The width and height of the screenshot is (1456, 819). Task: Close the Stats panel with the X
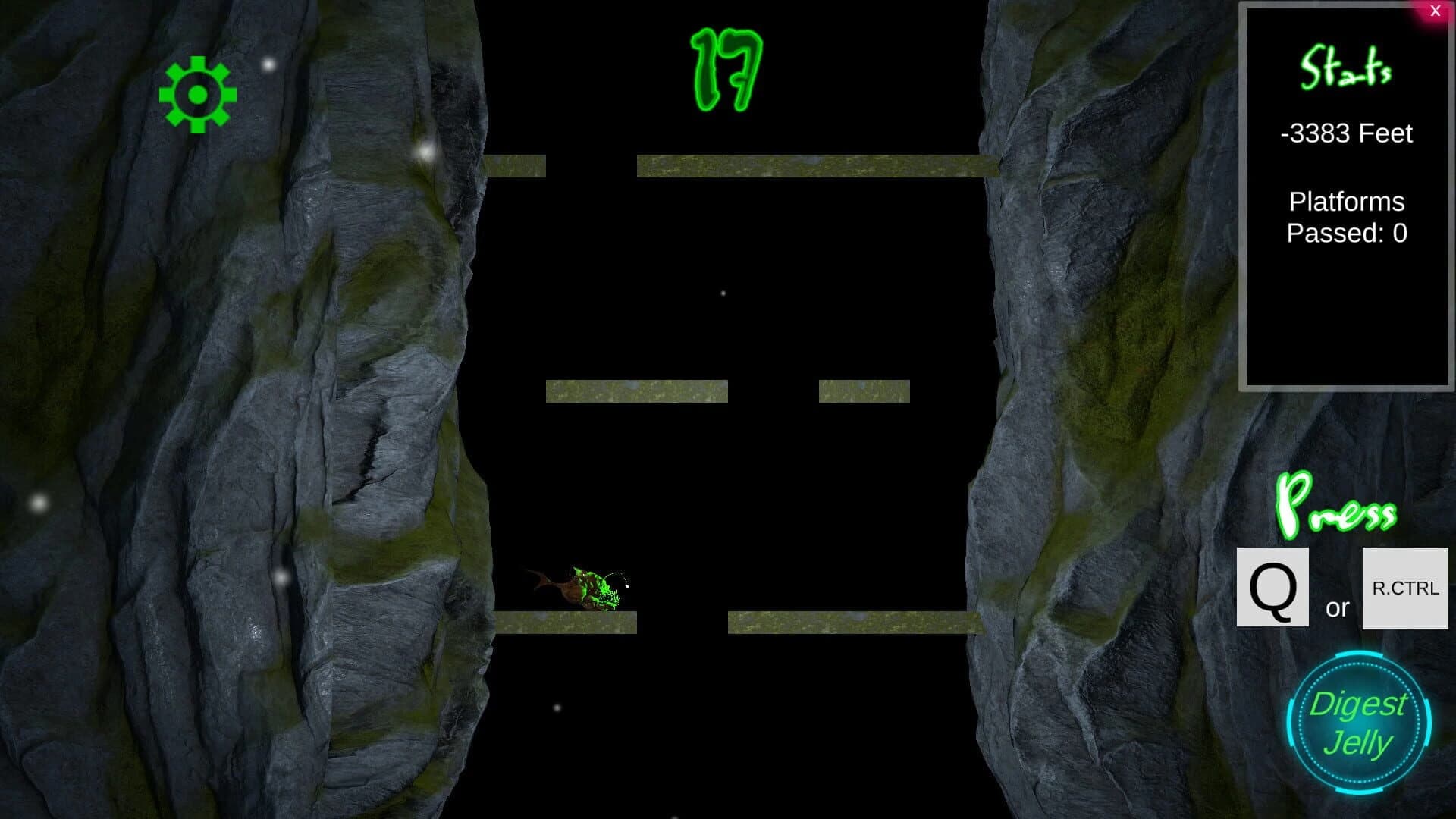click(x=1435, y=10)
